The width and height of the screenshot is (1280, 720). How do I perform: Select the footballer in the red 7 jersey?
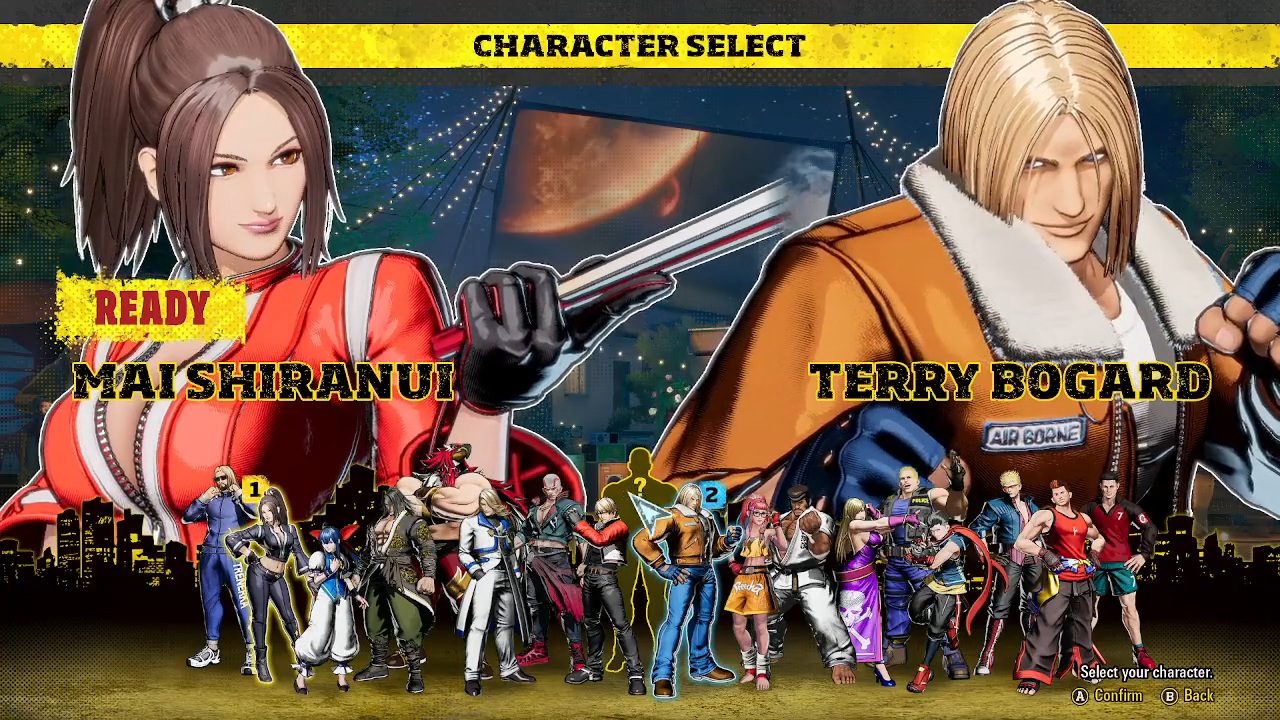(1112, 565)
